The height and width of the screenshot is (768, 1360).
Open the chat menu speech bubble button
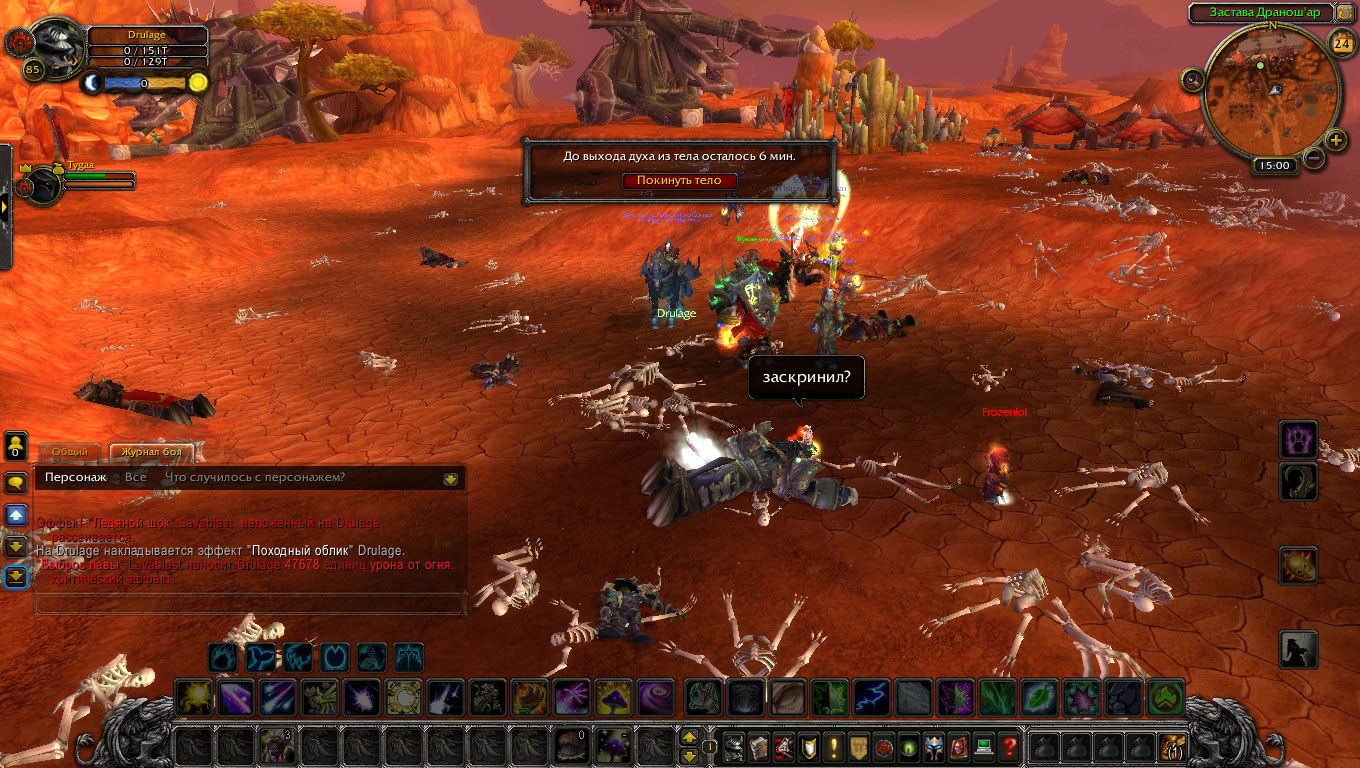[16, 483]
